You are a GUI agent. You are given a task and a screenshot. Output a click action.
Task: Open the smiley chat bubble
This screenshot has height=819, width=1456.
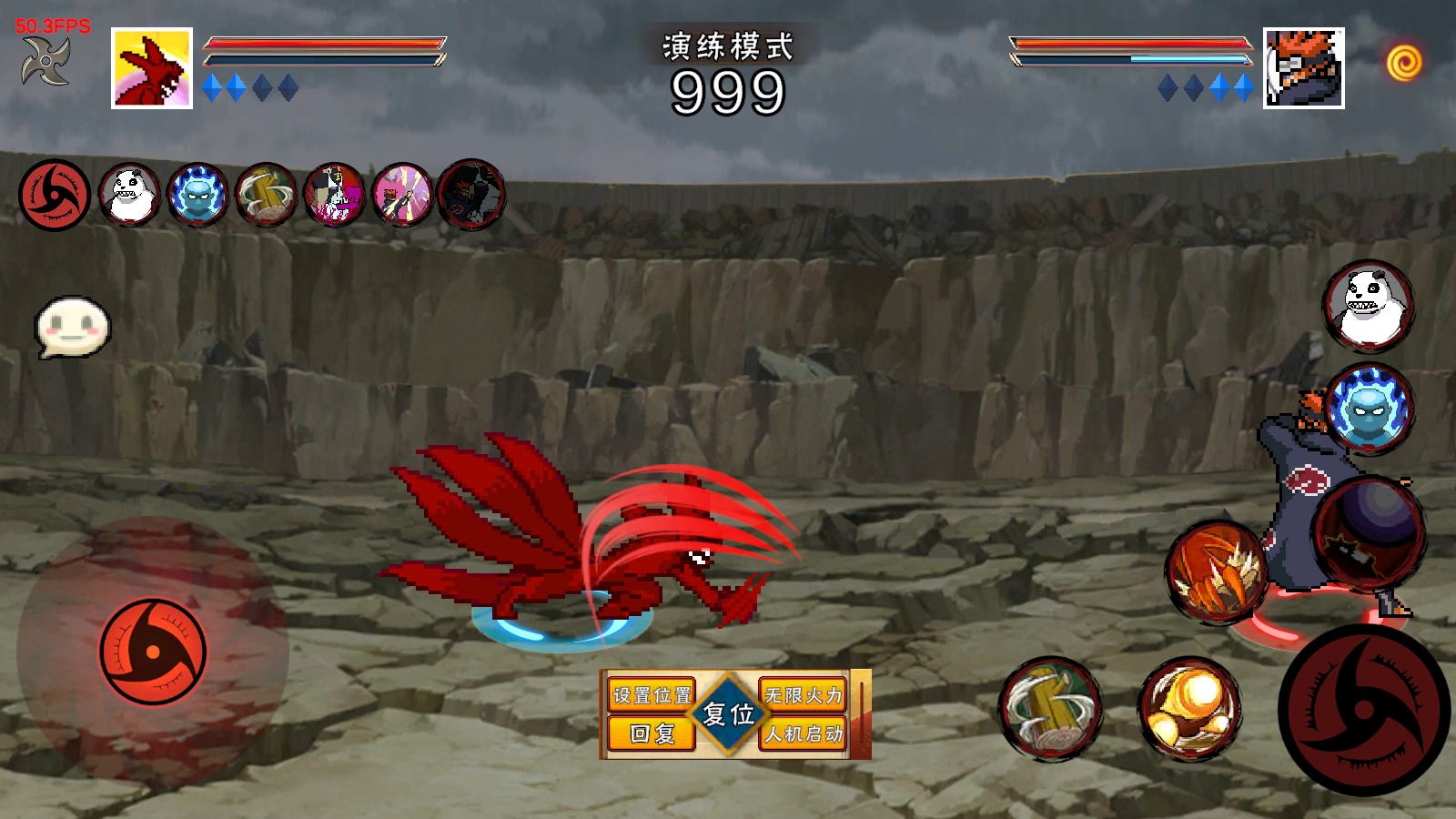72,326
